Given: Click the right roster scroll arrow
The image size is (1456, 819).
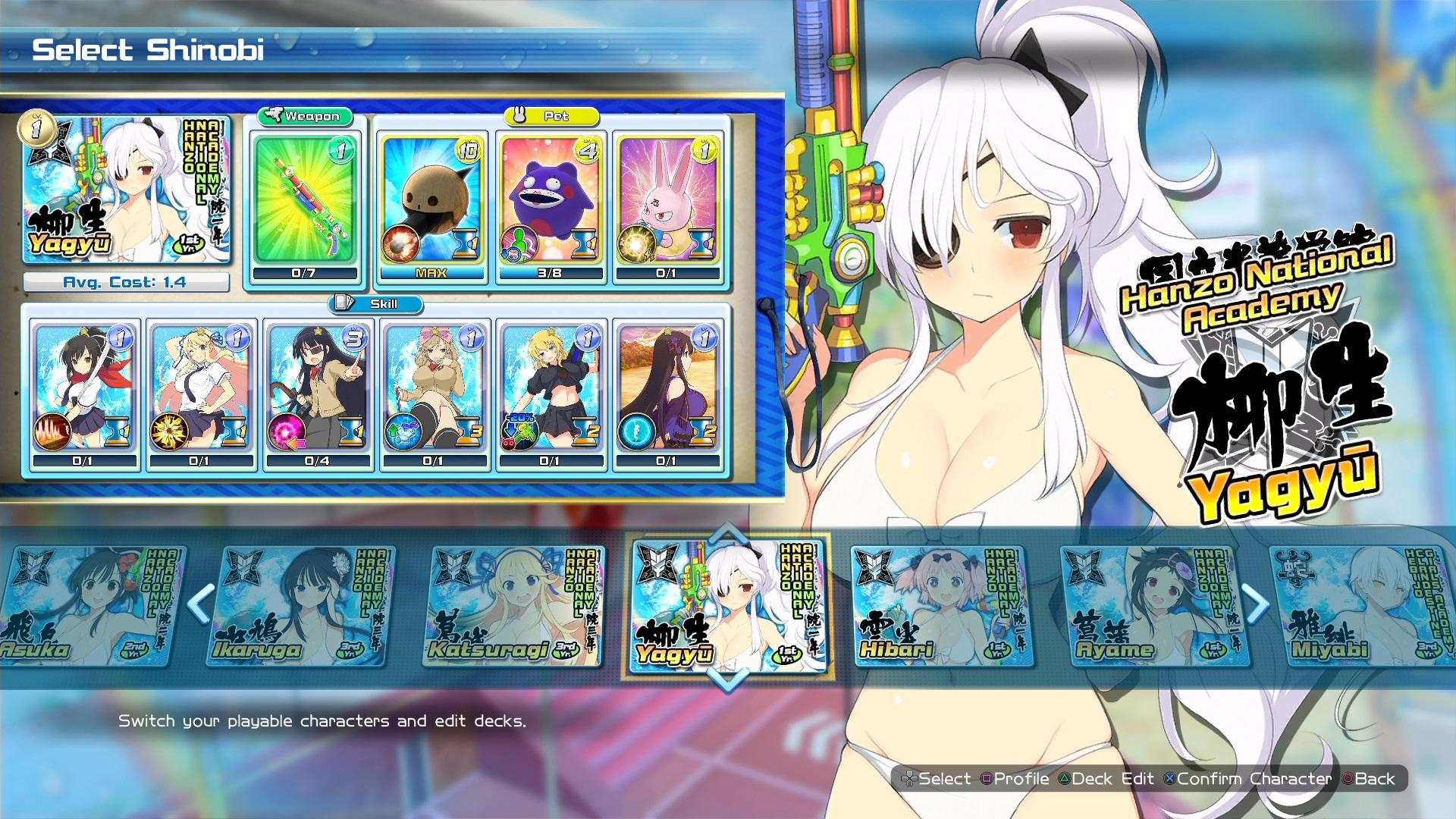Looking at the screenshot, I should coord(1255,604).
